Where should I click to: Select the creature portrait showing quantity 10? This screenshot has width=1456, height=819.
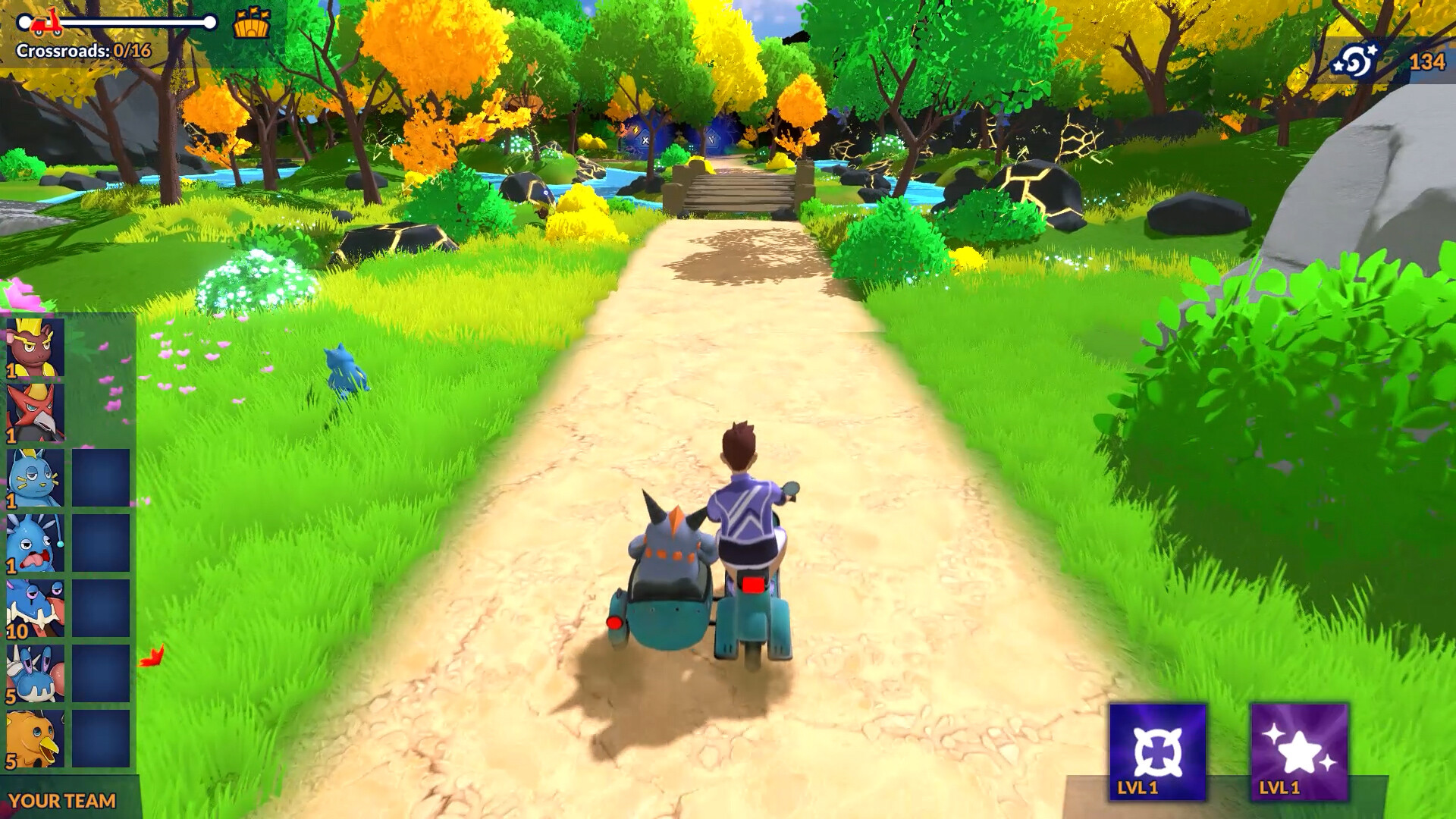pyautogui.click(x=33, y=608)
